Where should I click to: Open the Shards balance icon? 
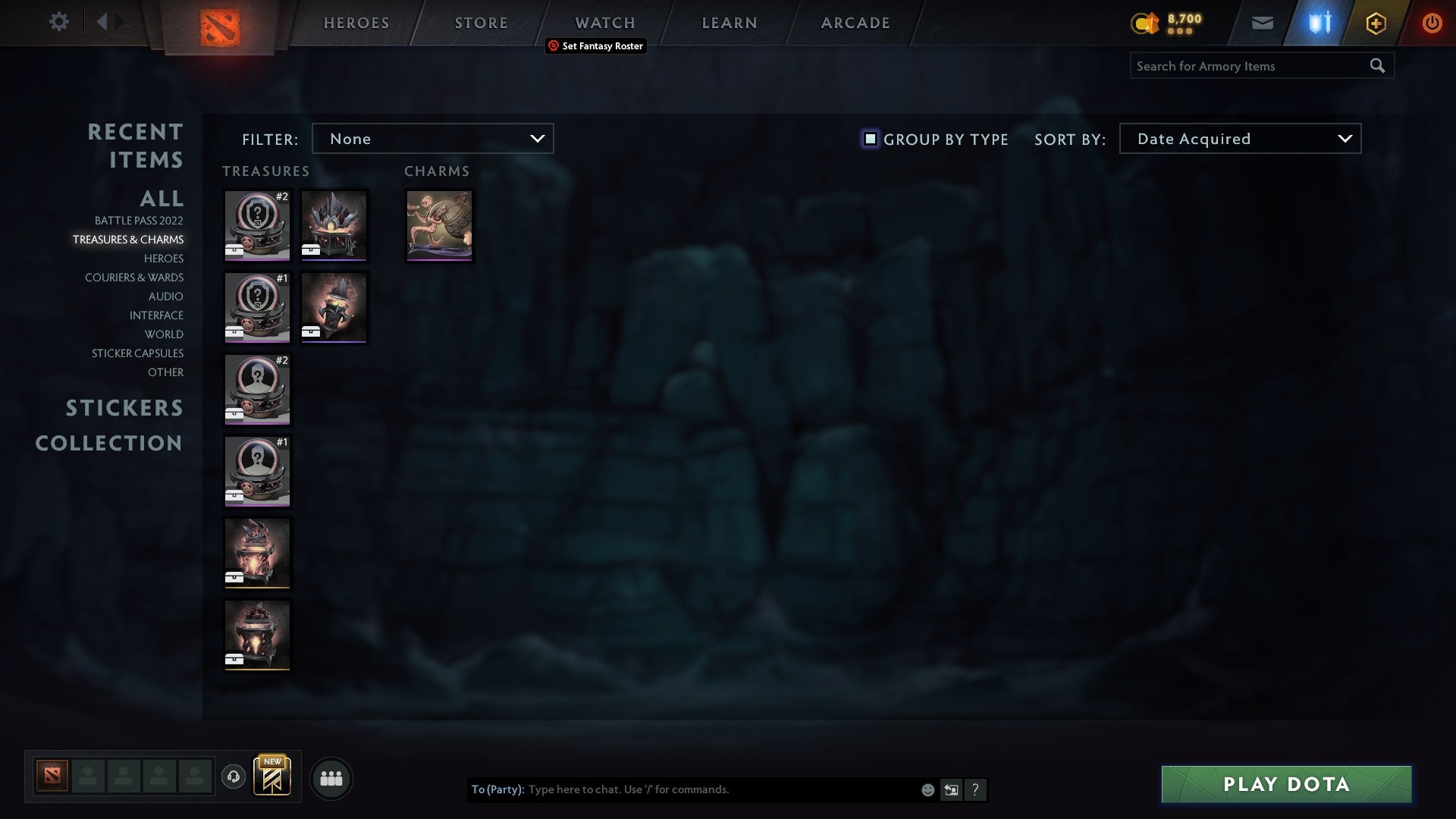[x=1147, y=23]
